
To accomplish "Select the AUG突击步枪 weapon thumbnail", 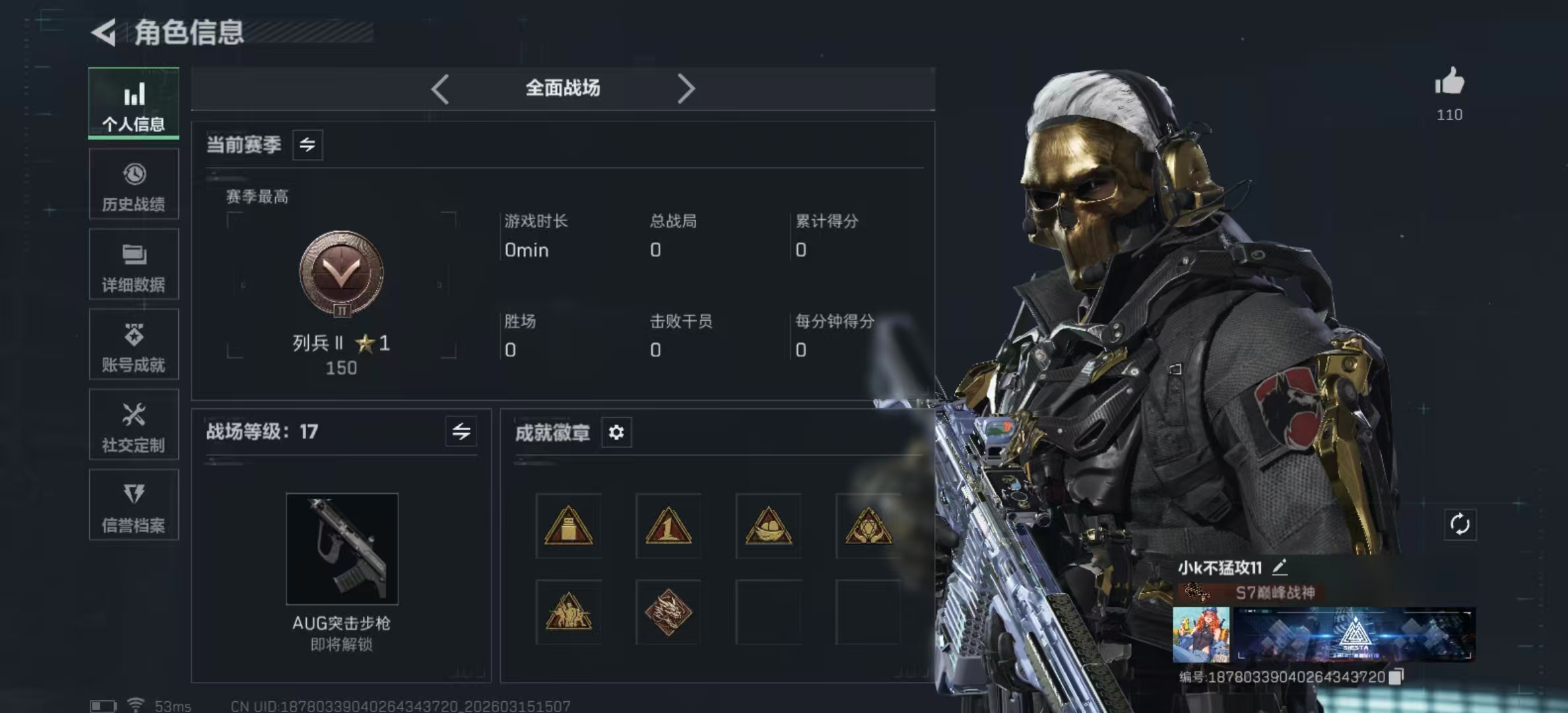I will pyautogui.click(x=342, y=549).
